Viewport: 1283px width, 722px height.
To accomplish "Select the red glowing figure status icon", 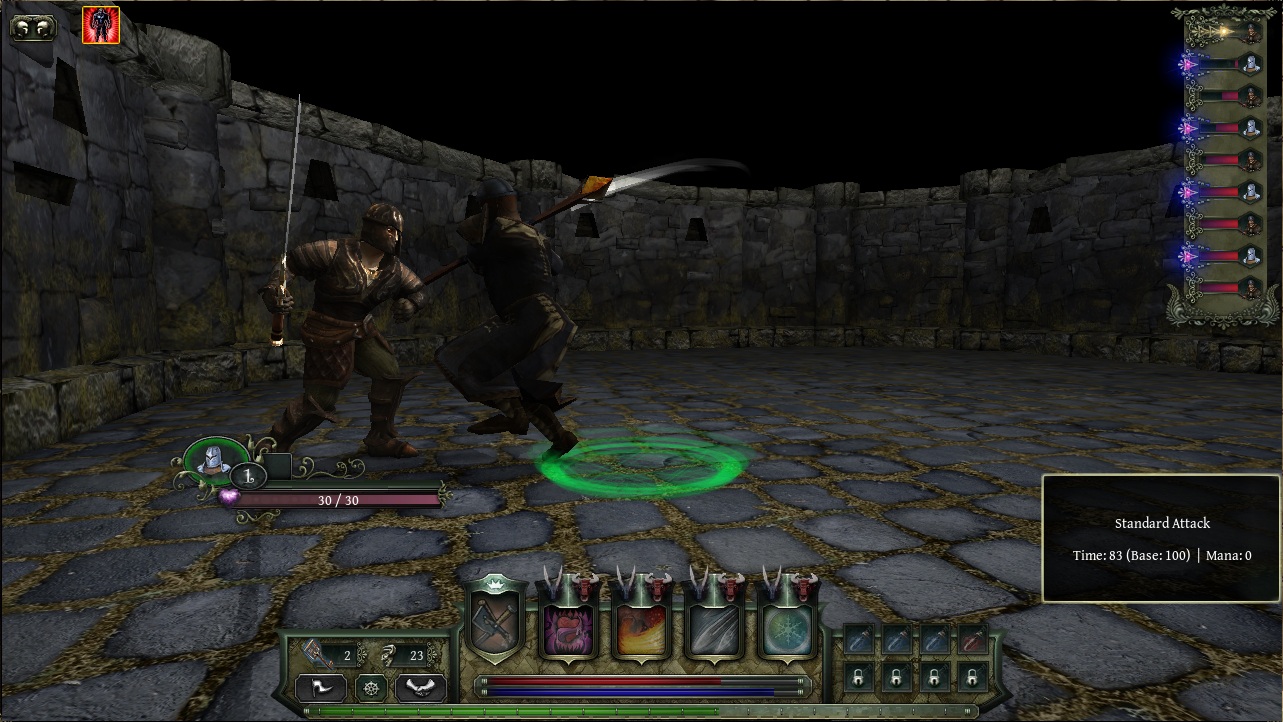I will tap(101, 25).
